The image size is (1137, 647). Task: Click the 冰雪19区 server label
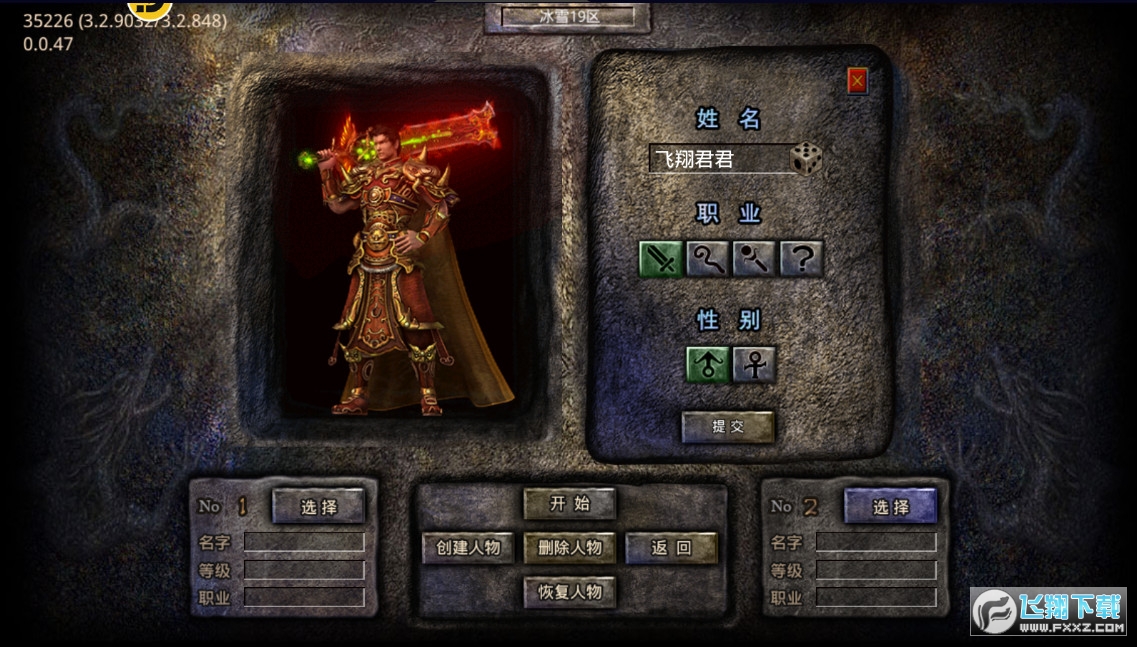[568, 17]
